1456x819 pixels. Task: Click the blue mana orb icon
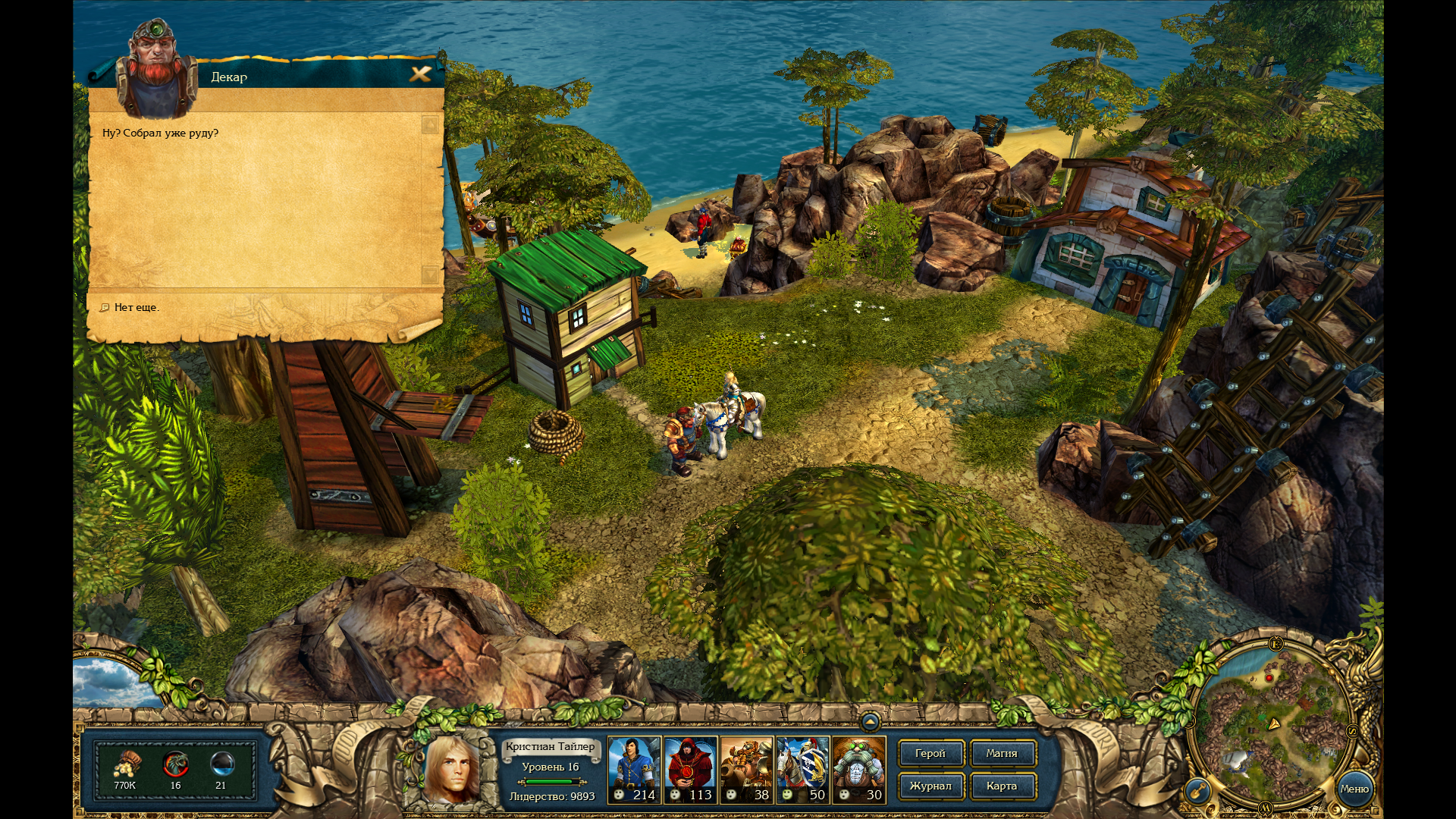[x=221, y=763]
